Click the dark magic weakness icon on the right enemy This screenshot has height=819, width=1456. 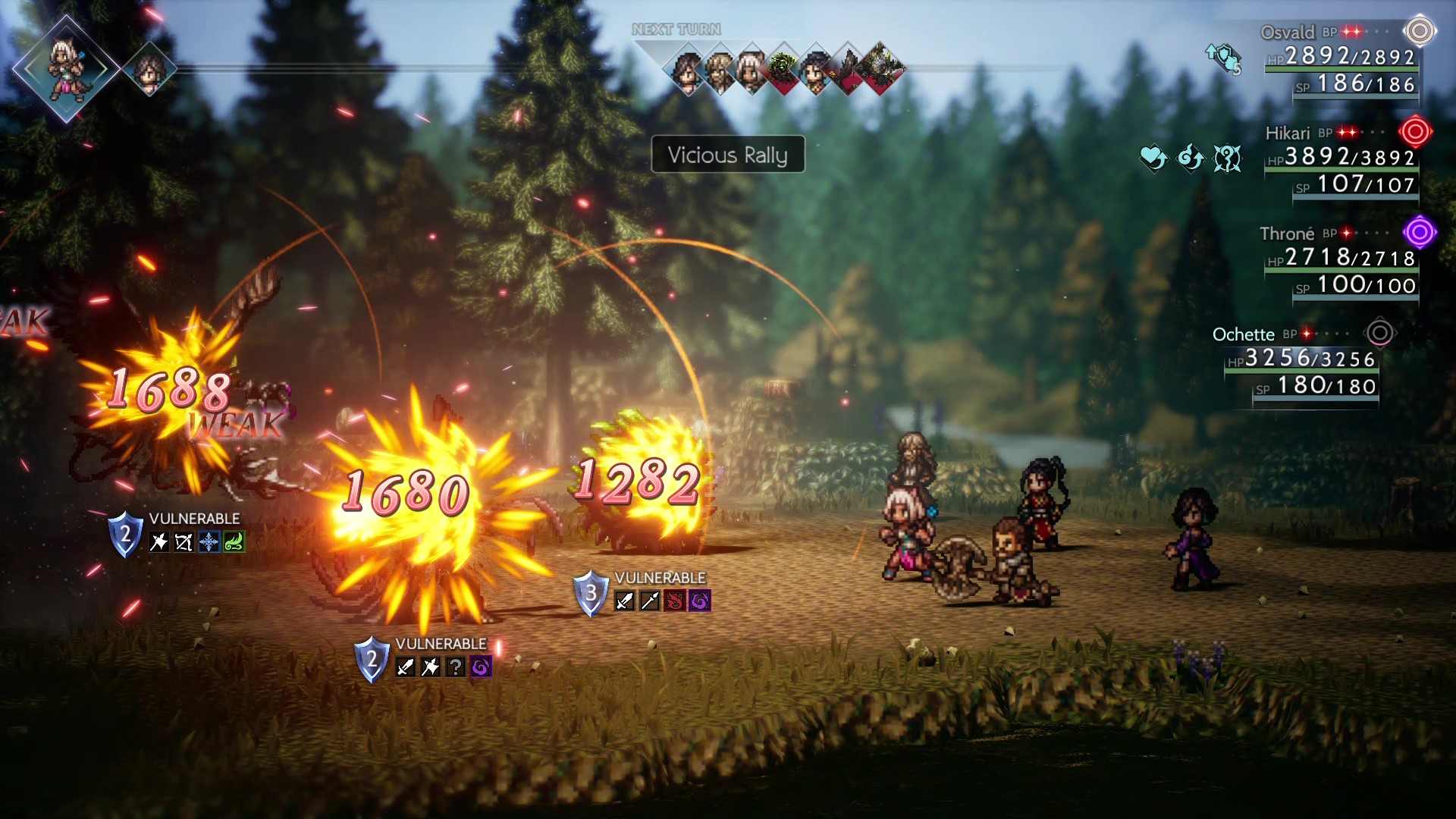[x=700, y=601]
